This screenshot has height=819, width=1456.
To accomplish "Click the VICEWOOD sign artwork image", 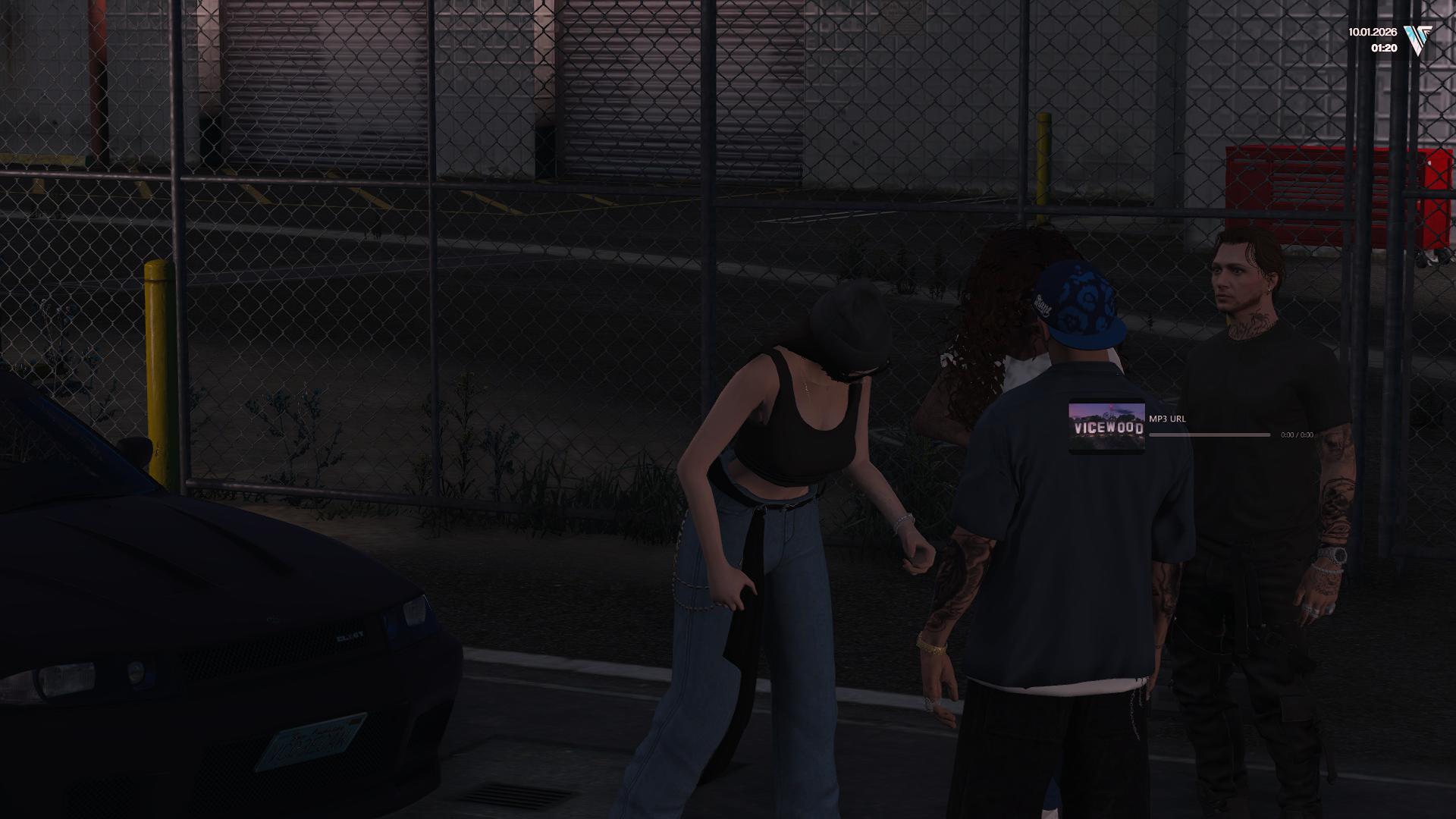I will coord(1107,427).
